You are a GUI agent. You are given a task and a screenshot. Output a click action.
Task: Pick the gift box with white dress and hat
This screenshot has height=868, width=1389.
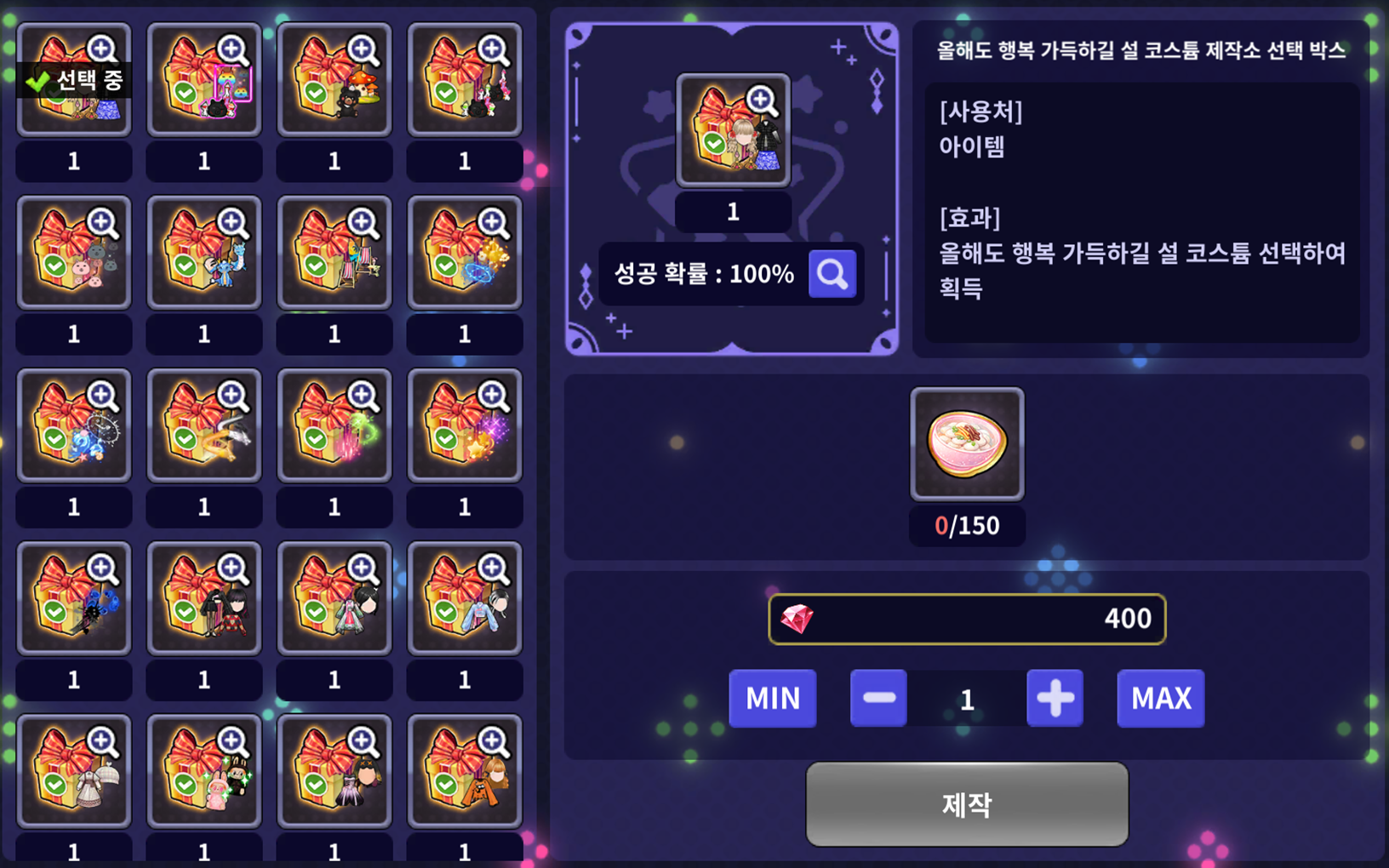pos(74,771)
